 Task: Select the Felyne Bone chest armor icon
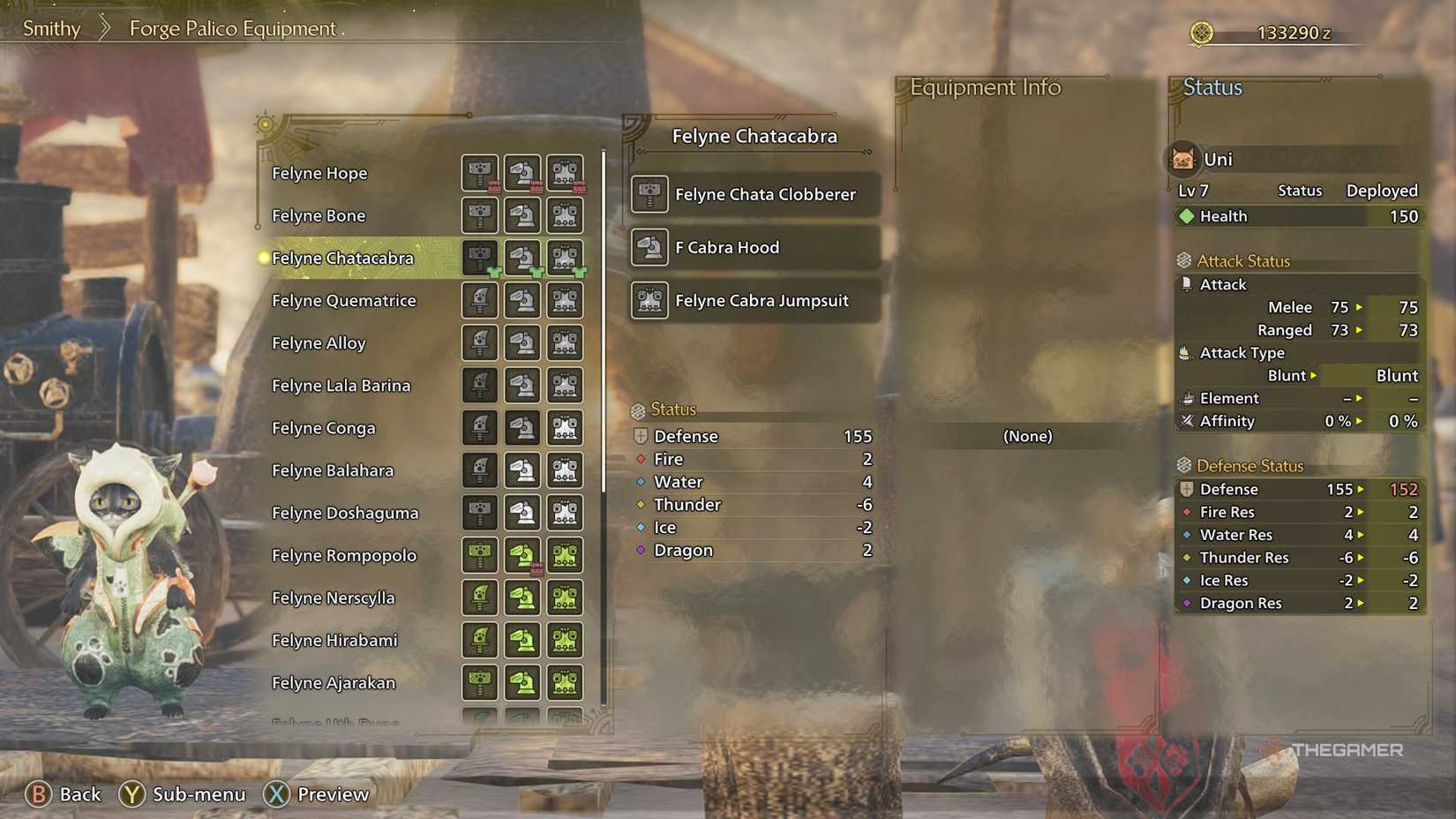tap(565, 215)
